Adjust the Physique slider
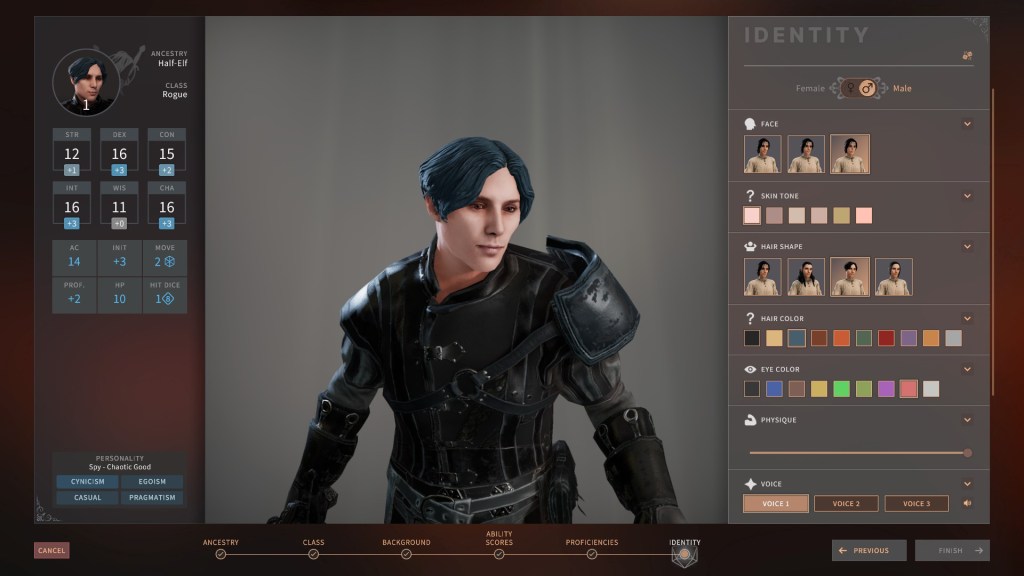This screenshot has height=576, width=1024. (966, 453)
